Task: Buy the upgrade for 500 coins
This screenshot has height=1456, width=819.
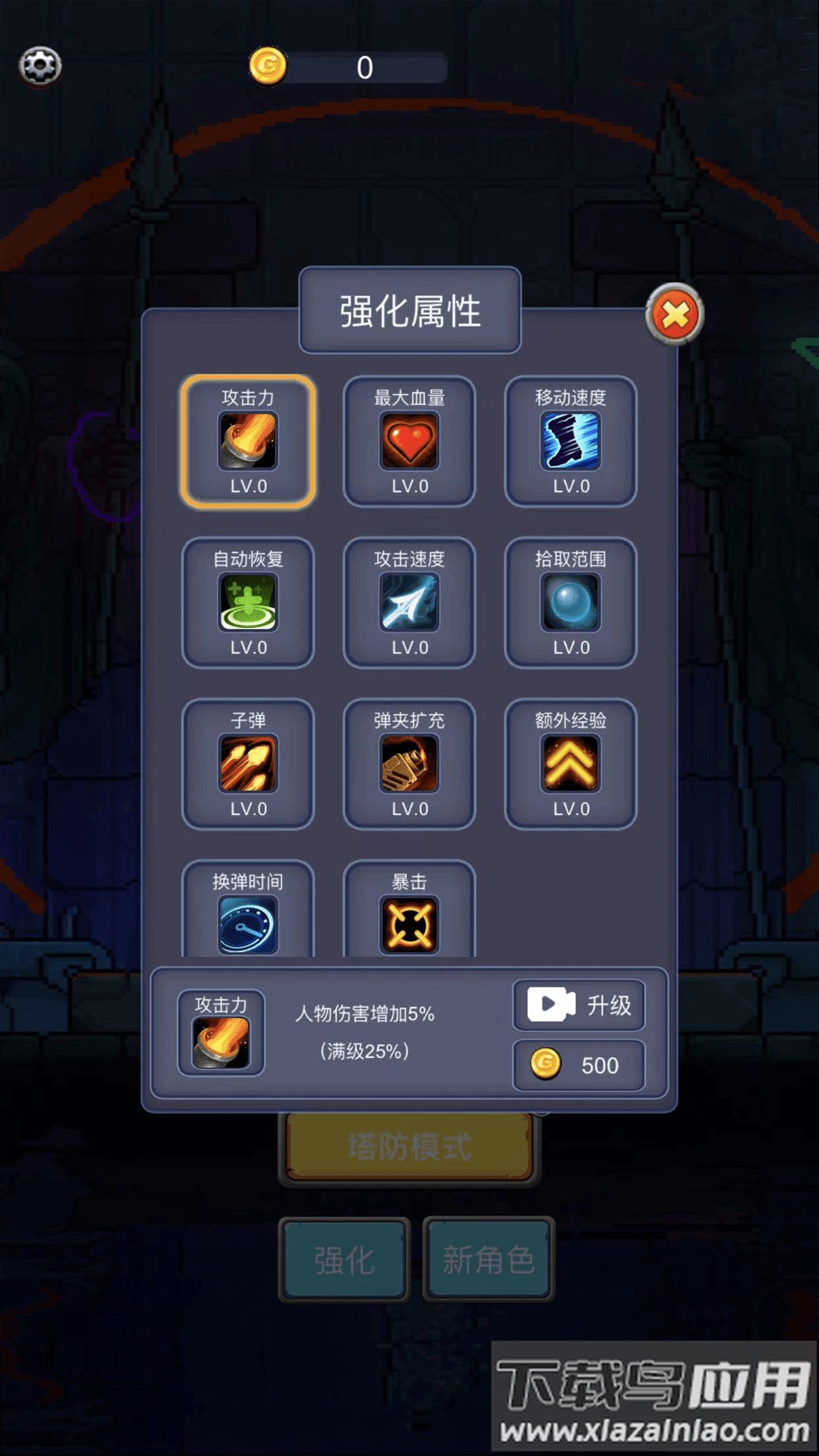Action: 579,1065
